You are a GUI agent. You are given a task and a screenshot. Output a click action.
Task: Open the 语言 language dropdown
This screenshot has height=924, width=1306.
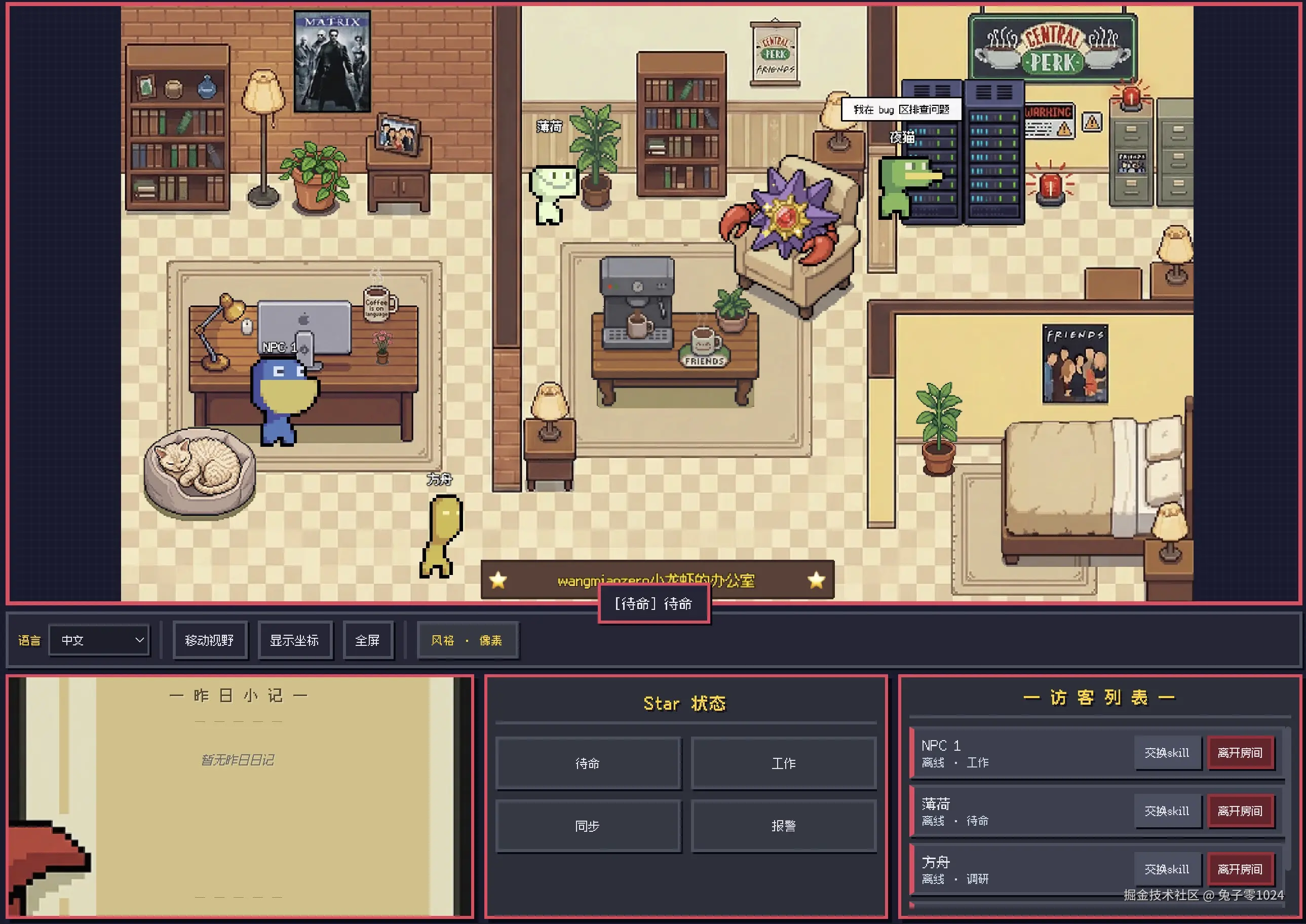(x=99, y=640)
